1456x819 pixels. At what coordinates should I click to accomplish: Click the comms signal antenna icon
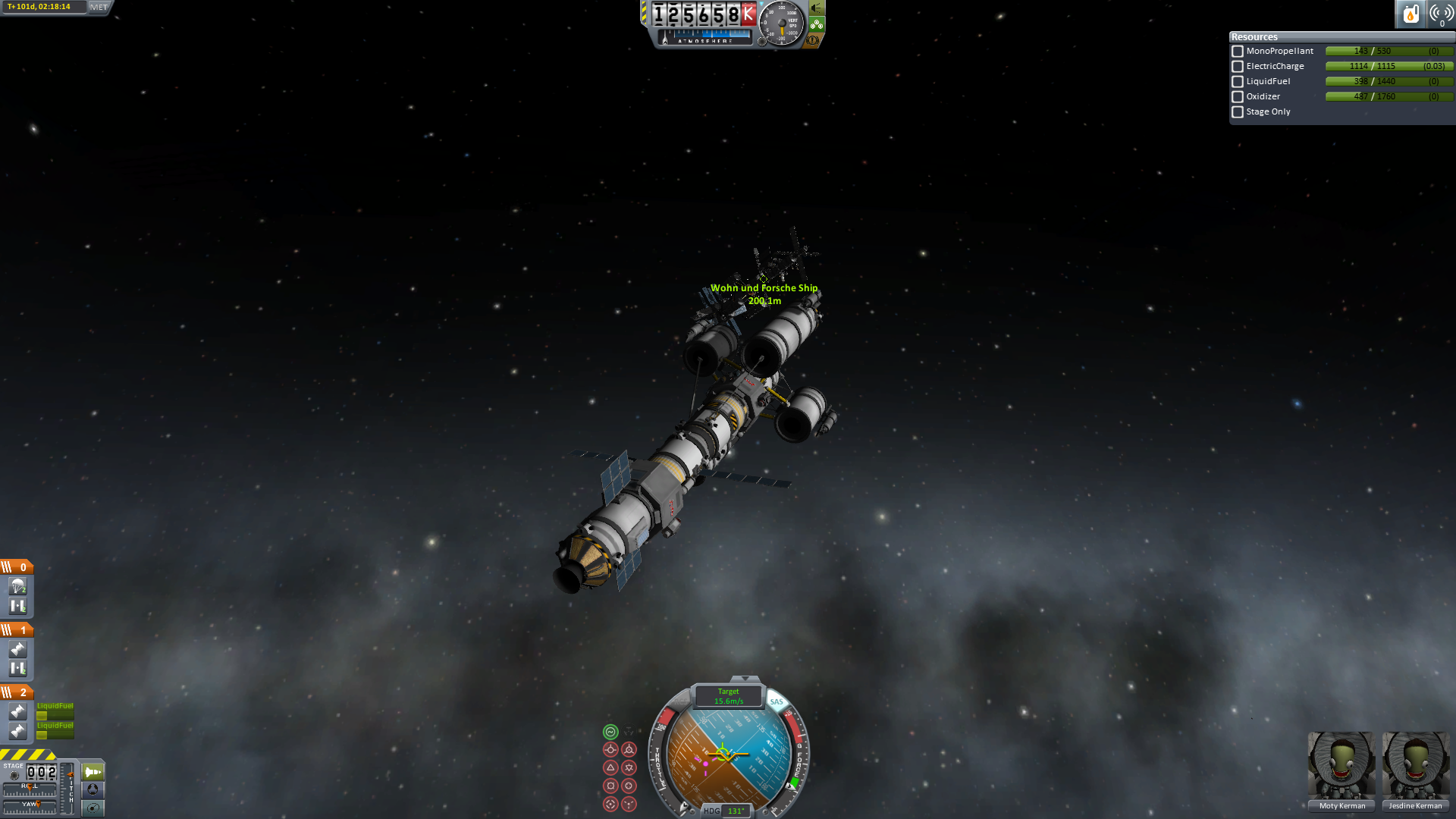tap(1441, 14)
